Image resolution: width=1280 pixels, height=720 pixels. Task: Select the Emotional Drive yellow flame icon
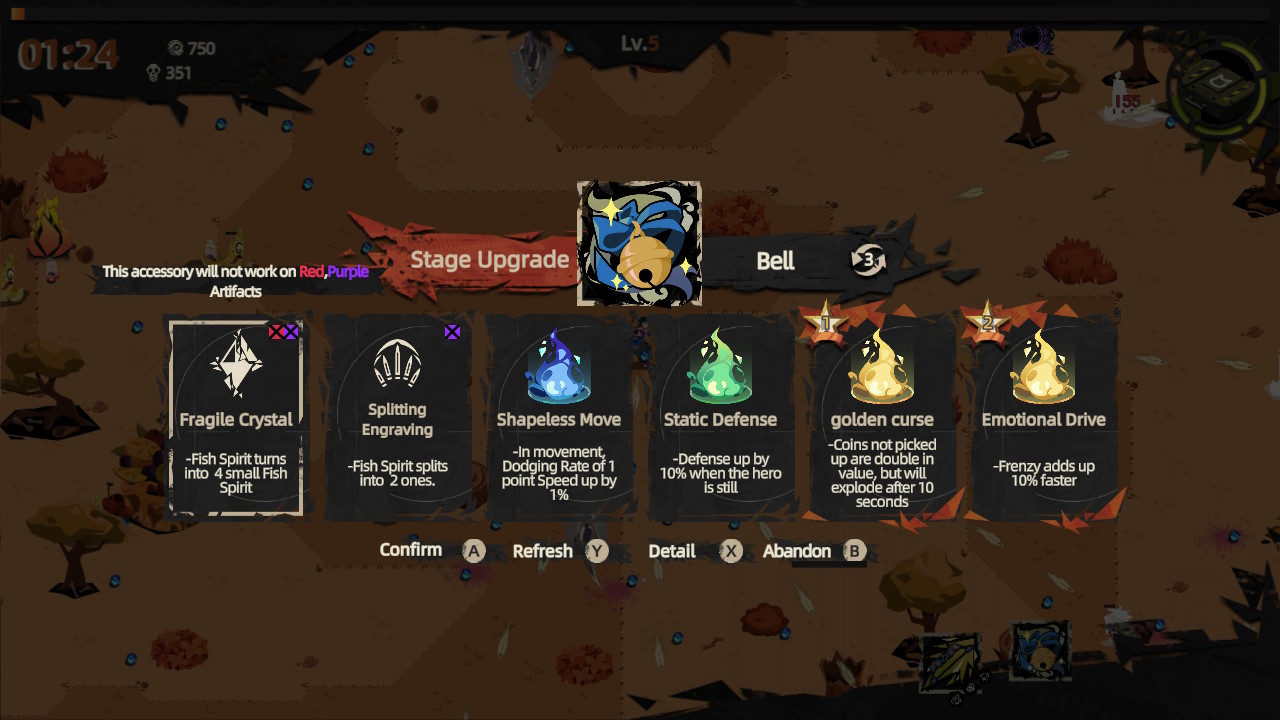coord(1044,370)
